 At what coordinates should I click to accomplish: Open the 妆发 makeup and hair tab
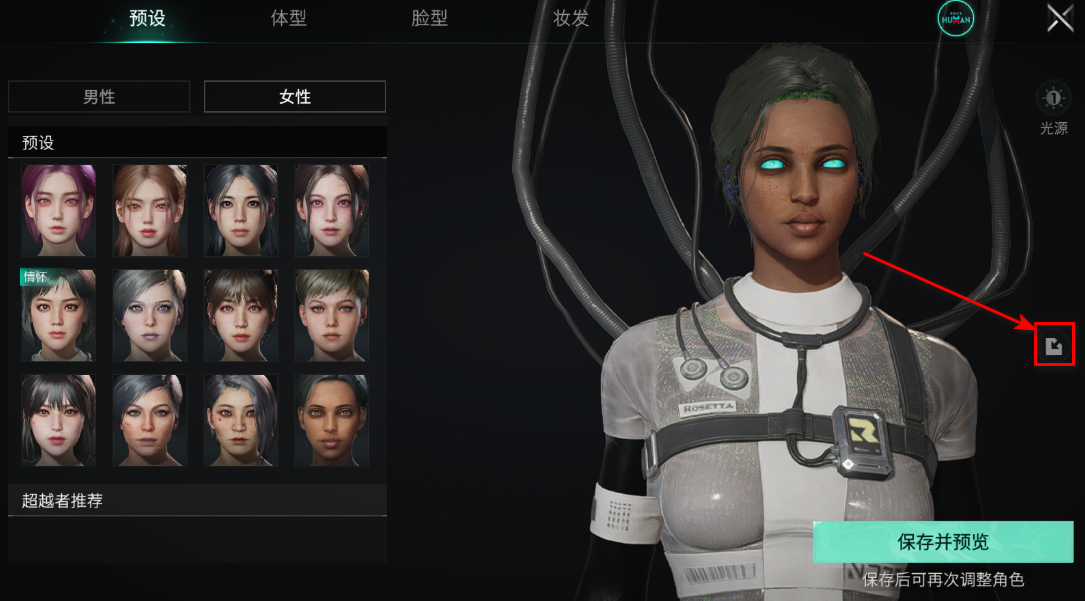coord(571,18)
